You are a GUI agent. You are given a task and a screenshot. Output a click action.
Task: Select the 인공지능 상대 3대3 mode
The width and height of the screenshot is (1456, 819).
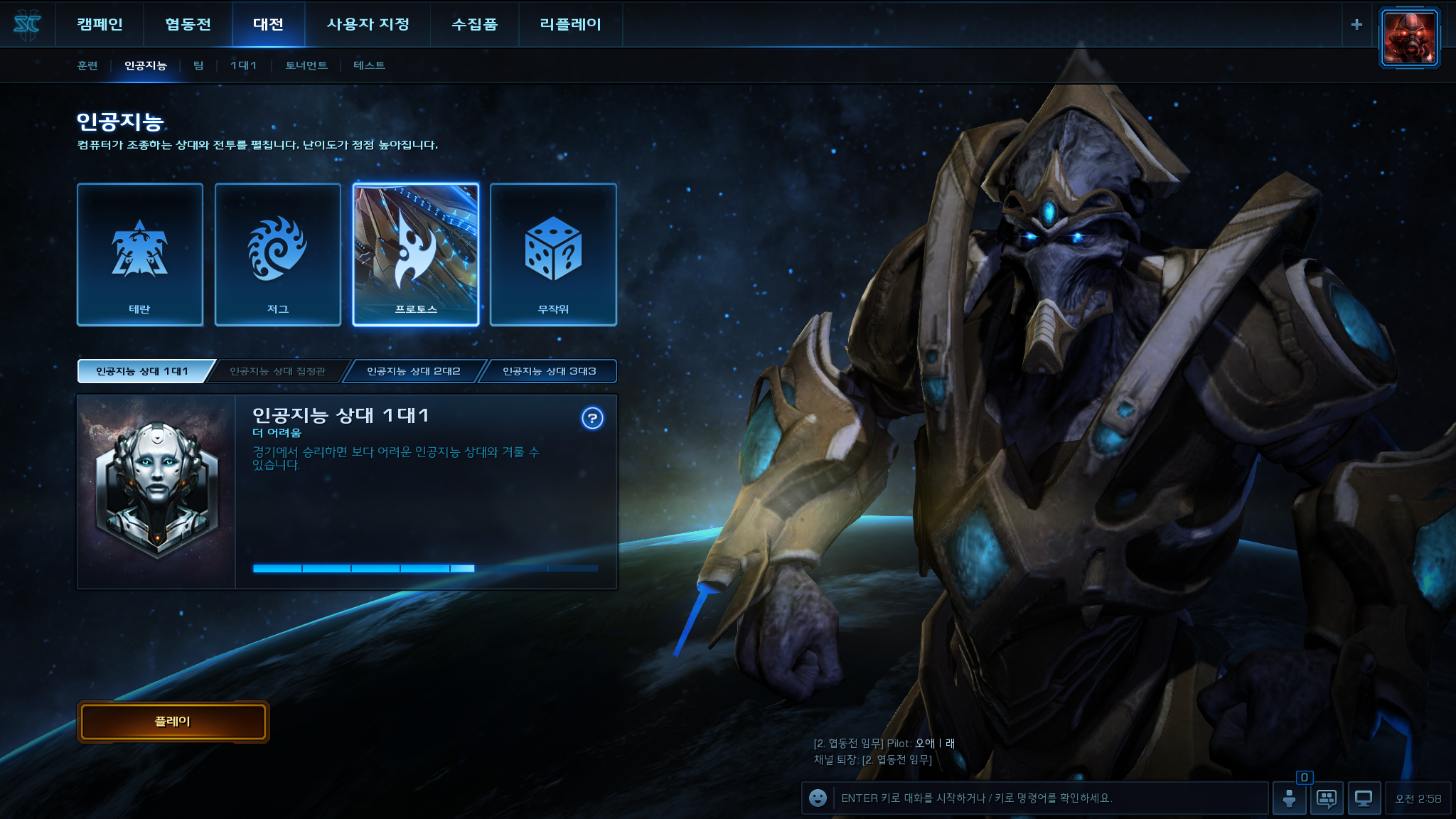(x=549, y=371)
